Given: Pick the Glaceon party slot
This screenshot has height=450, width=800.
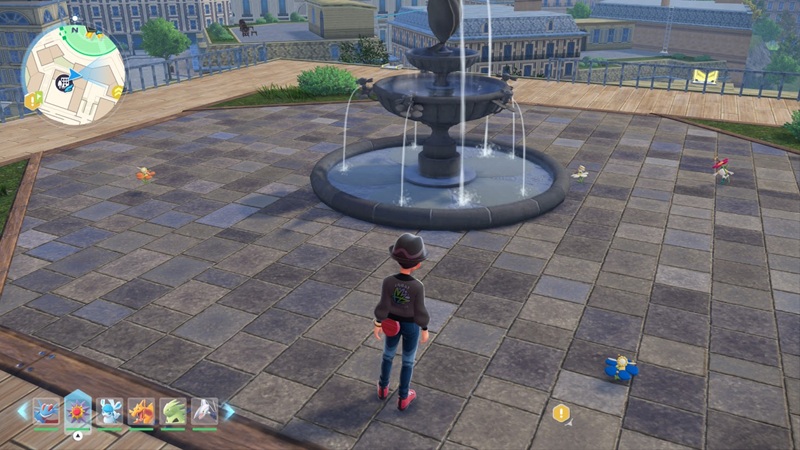Looking at the screenshot, I should coord(109,411).
